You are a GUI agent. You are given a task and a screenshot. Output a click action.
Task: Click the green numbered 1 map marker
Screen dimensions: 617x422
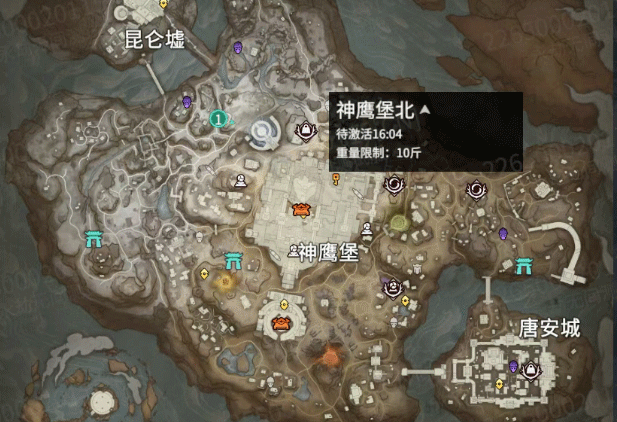(x=217, y=119)
